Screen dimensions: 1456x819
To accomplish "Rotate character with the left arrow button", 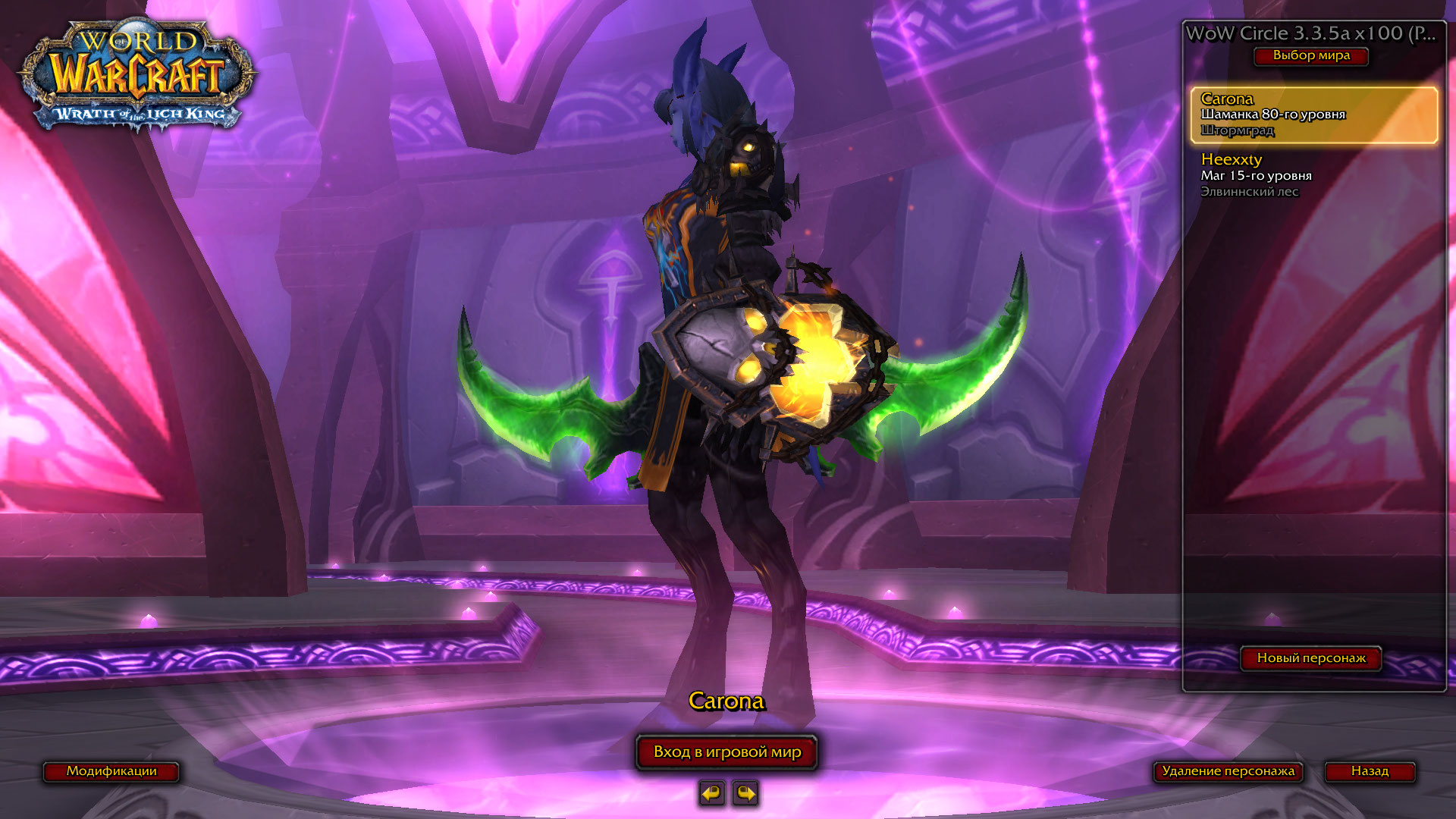I will [711, 793].
